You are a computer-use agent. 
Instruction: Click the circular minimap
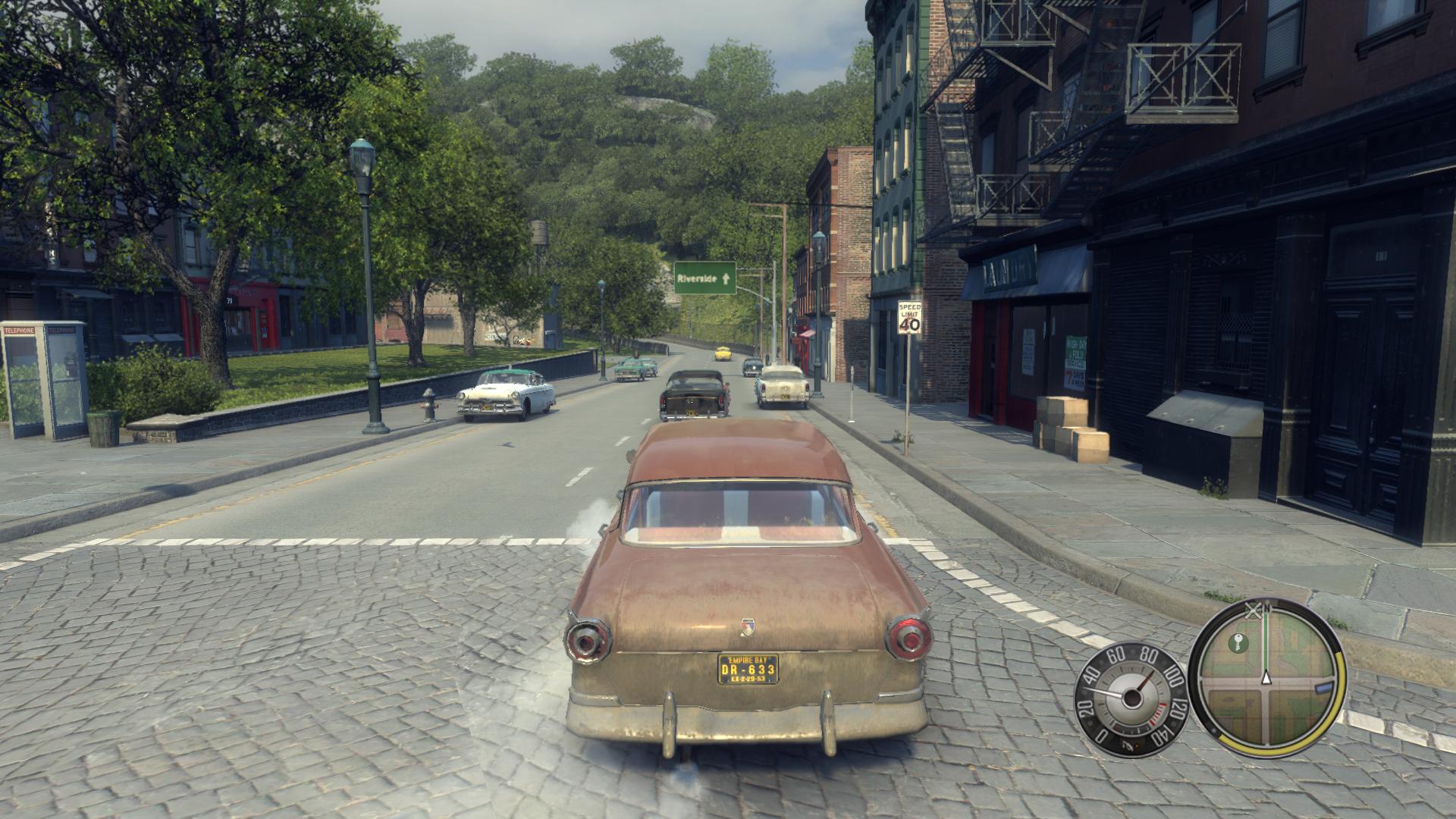click(x=1265, y=677)
